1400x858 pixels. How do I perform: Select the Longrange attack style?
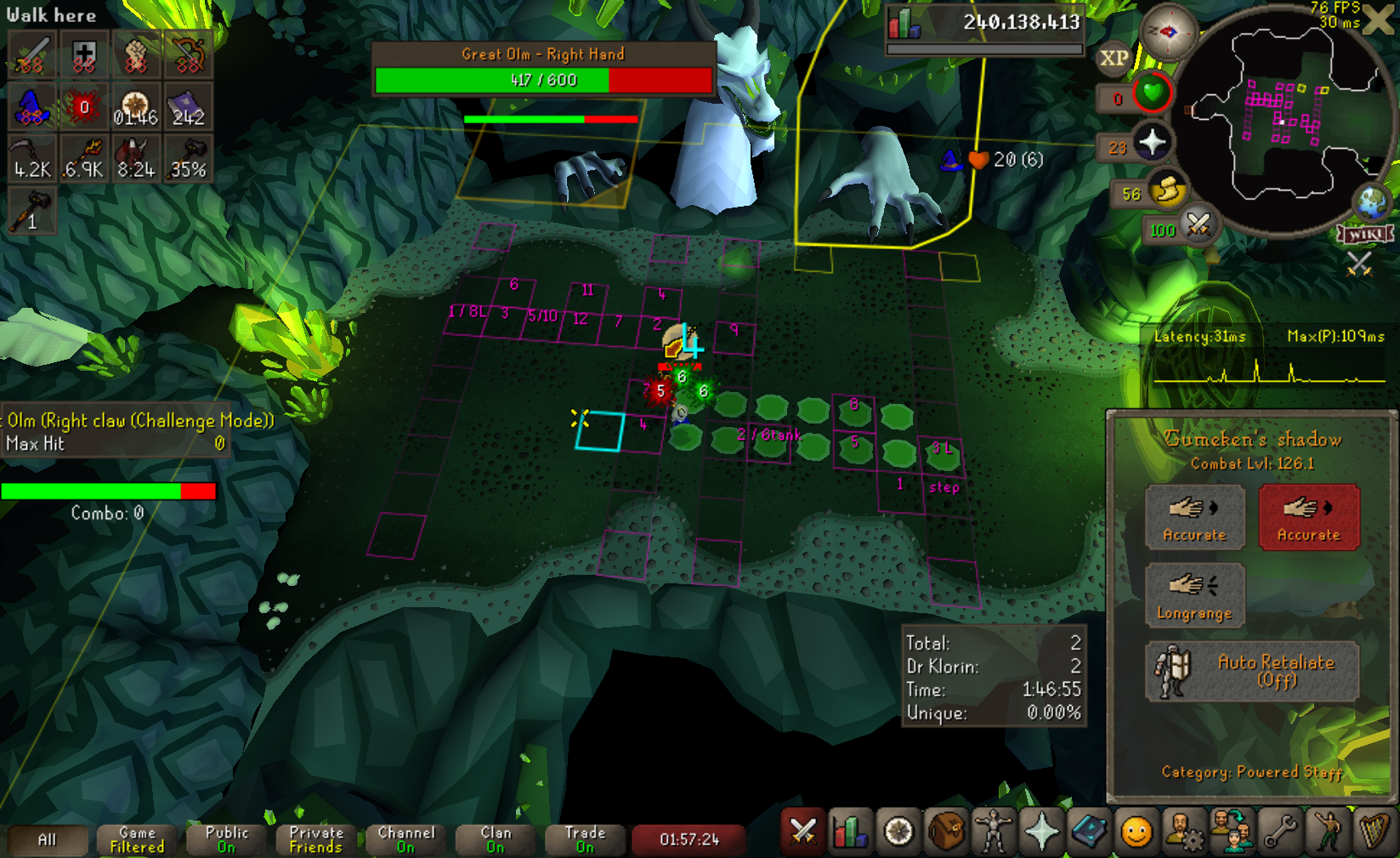[1194, 595]
